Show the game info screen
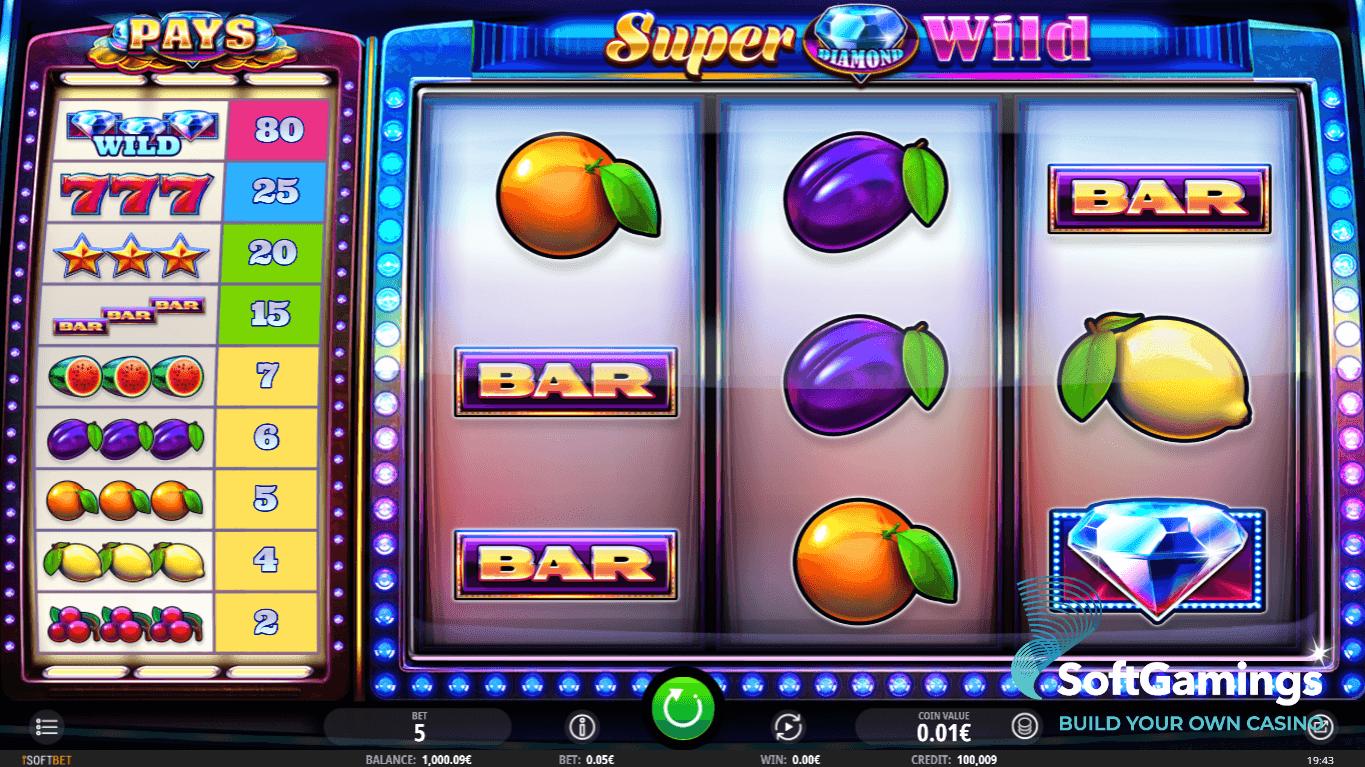The width and height of the screenshot is (1365, 767). (581, 726)
